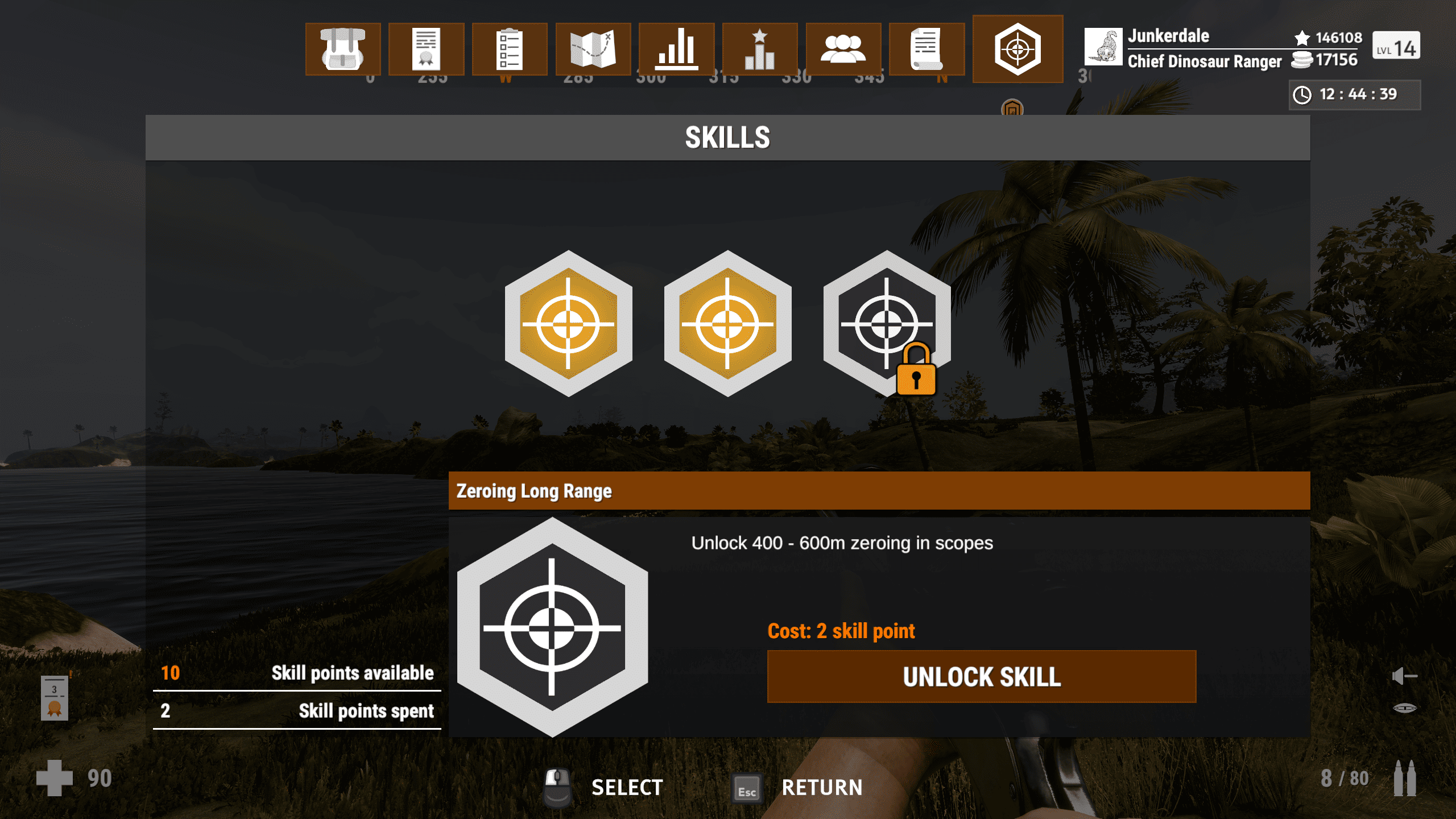Unlock the Zeroing Long Range skill
The width and height of the screenshot is (1456, 819).
982,677
